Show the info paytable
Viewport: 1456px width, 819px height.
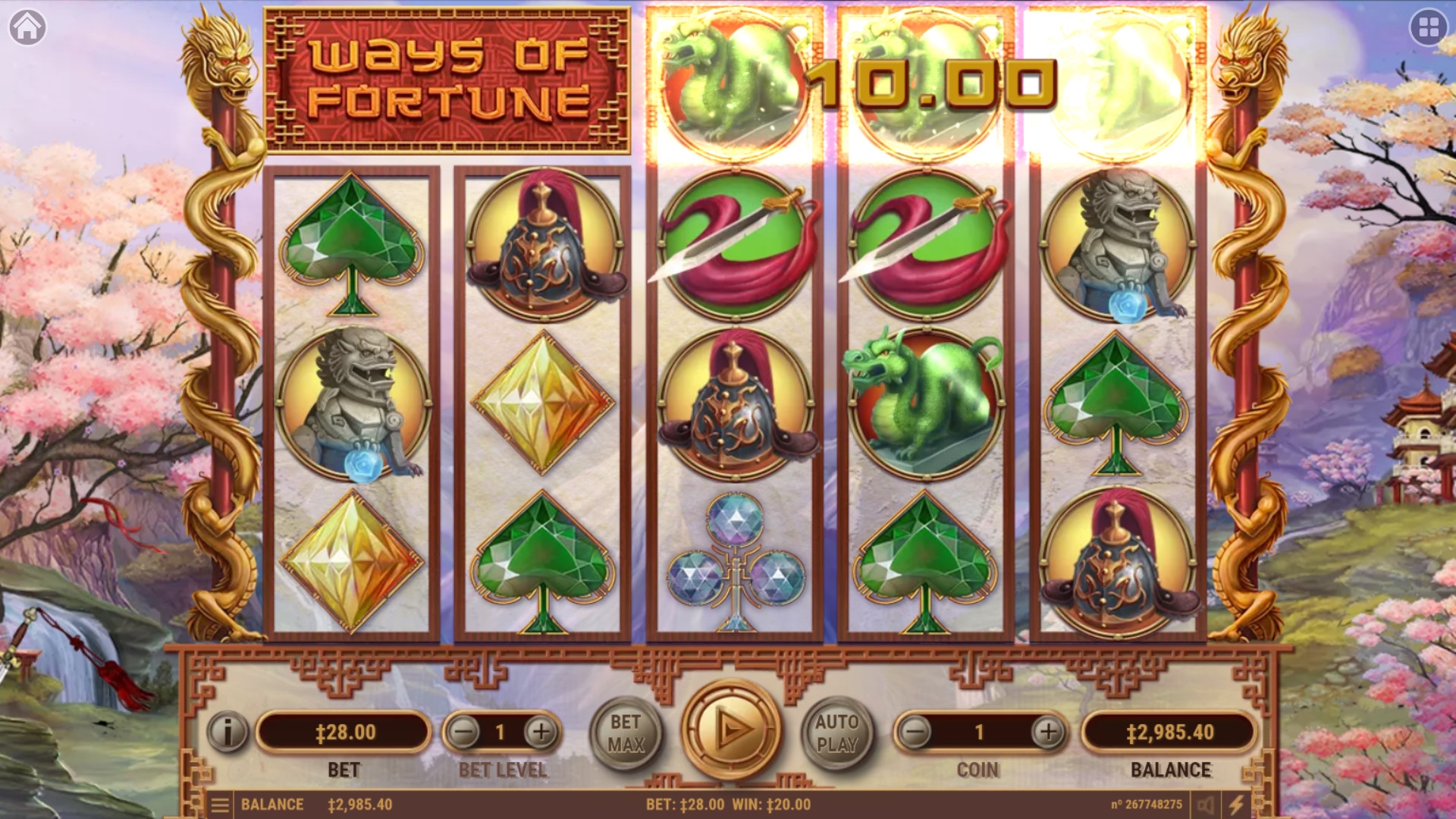click(227, 732)
